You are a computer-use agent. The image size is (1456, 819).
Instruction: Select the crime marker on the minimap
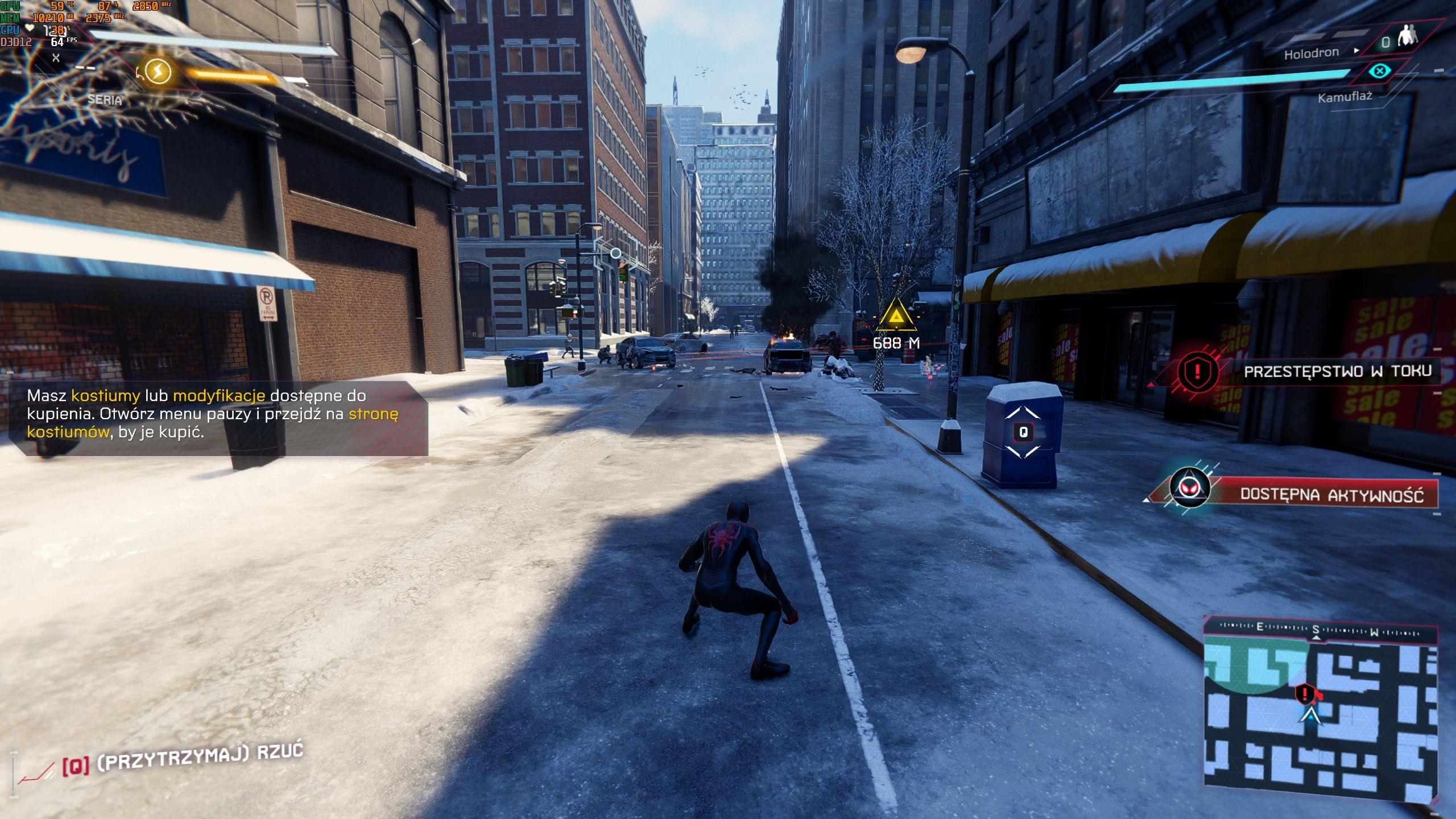pyautogui.click(x=1304, y=693)
